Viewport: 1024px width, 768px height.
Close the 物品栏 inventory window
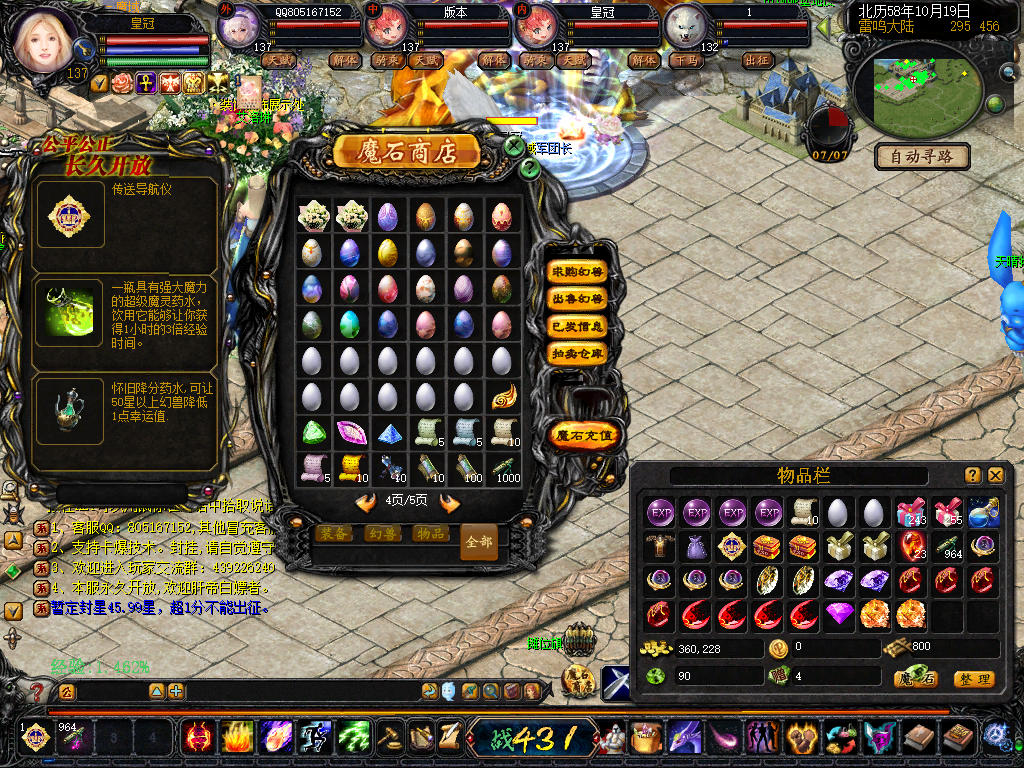click(x=996, y=475)
